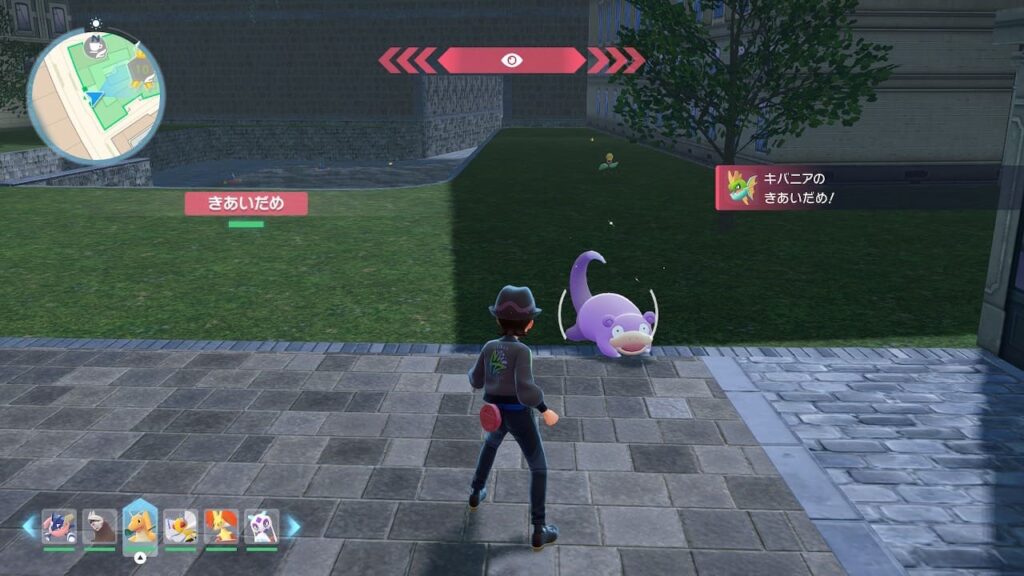Select Greninja in the party bar

point(58,525)
